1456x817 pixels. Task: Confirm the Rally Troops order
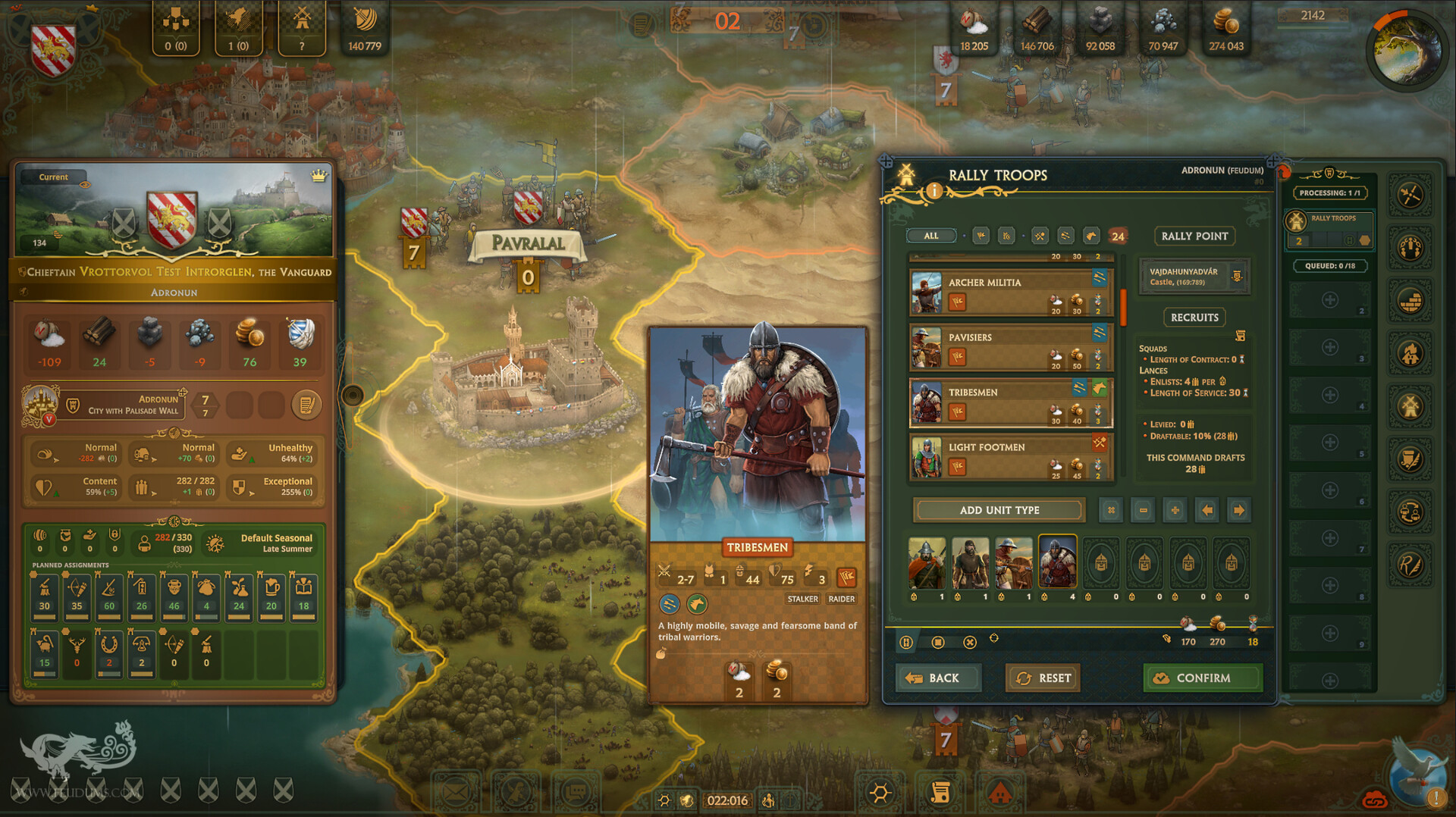(1203, 678)
